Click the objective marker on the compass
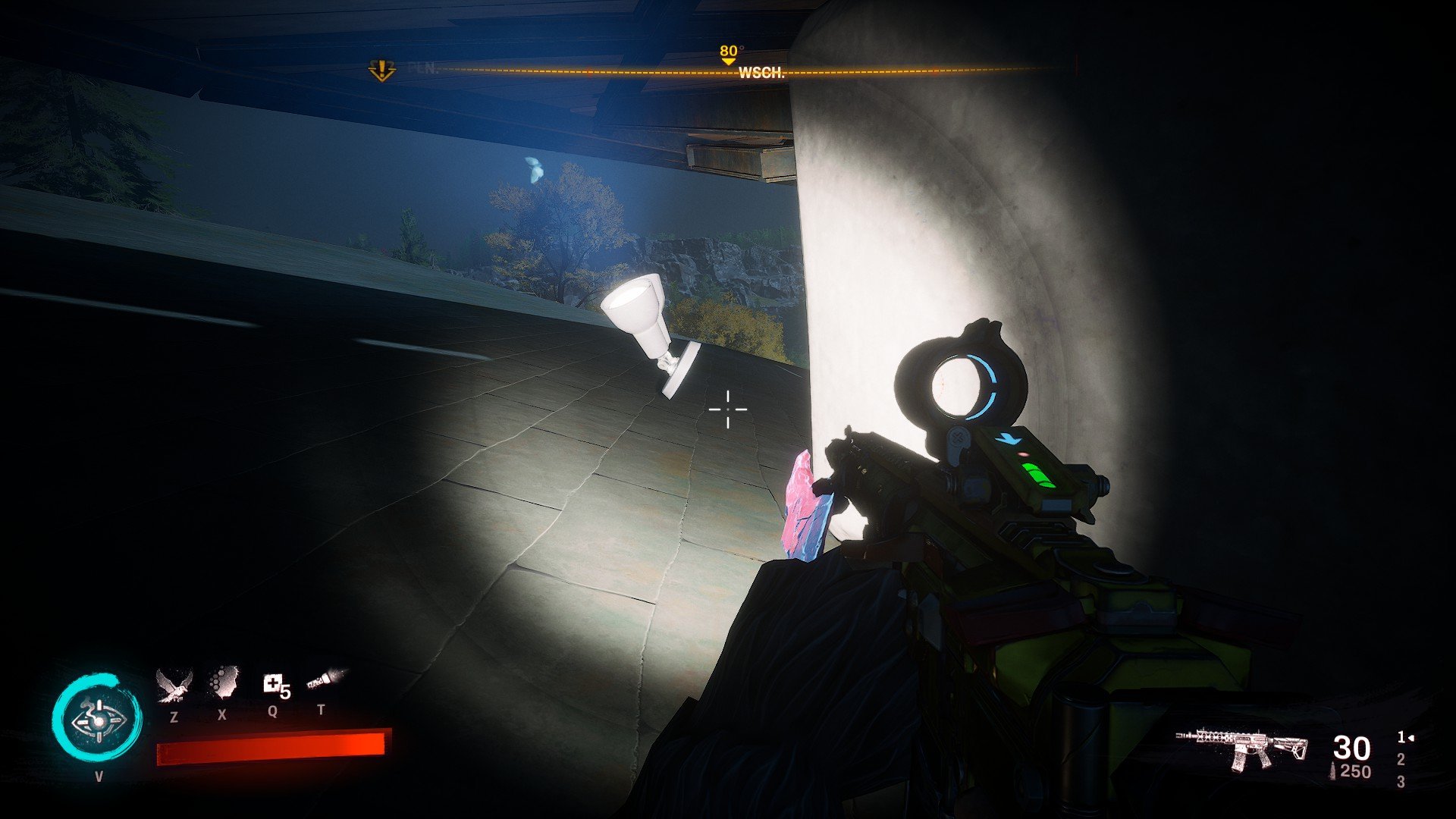Image resolution: width=1456 pixels, height=819 pixels. [381, 71]
